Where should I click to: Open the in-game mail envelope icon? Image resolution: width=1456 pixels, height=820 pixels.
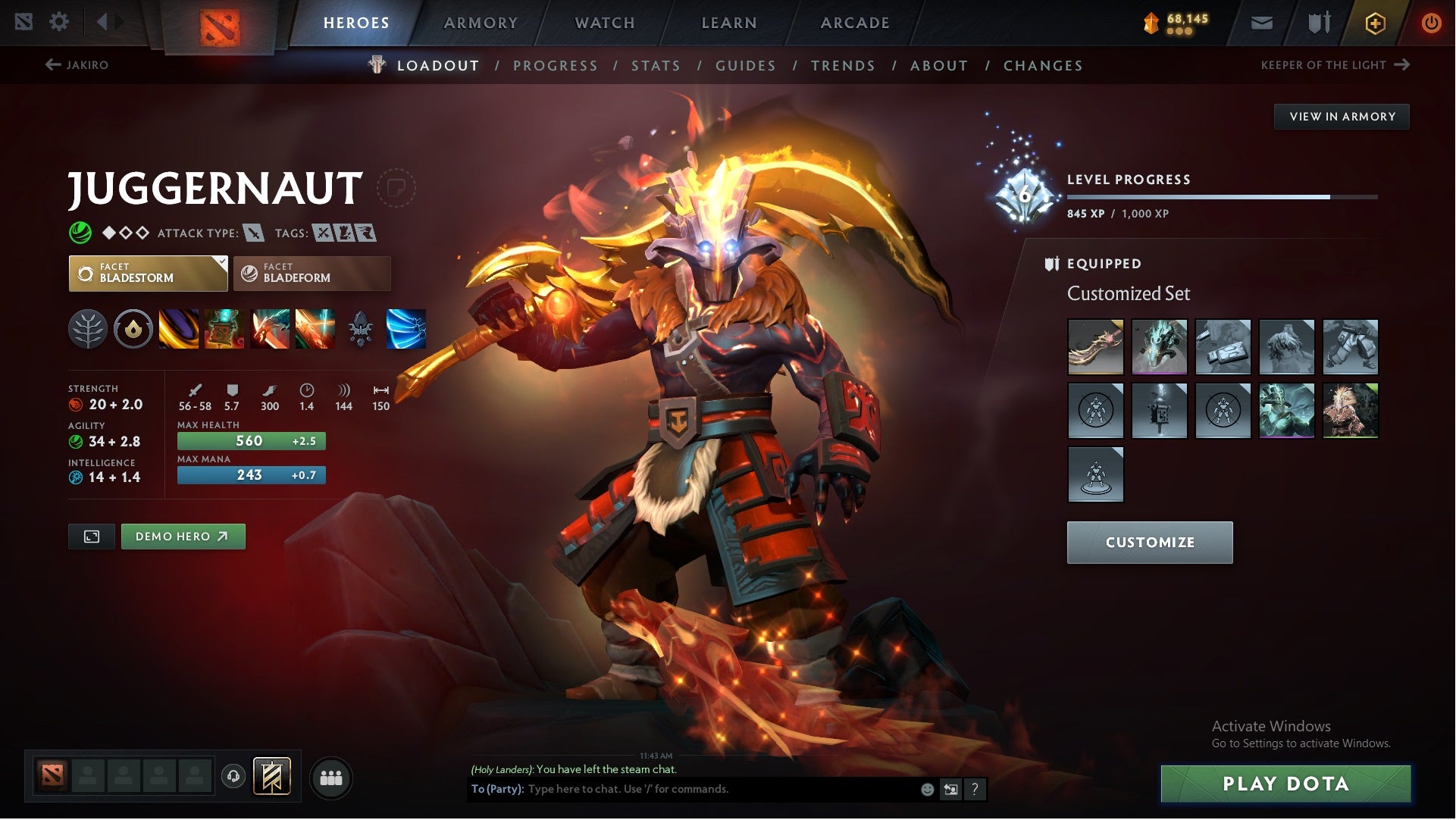click(x=1260, y=22)
